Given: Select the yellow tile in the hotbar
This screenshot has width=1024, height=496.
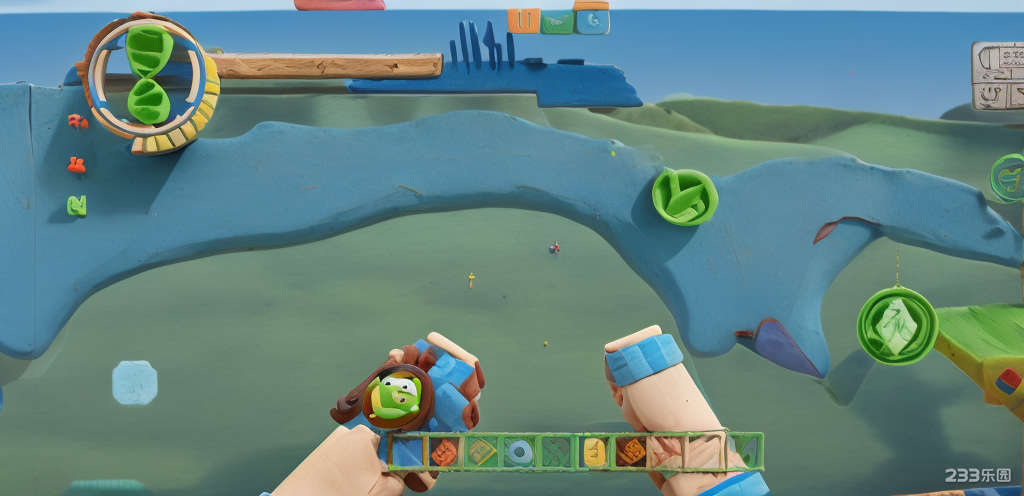Looking at the screenshot, I should tap(594, 453).
